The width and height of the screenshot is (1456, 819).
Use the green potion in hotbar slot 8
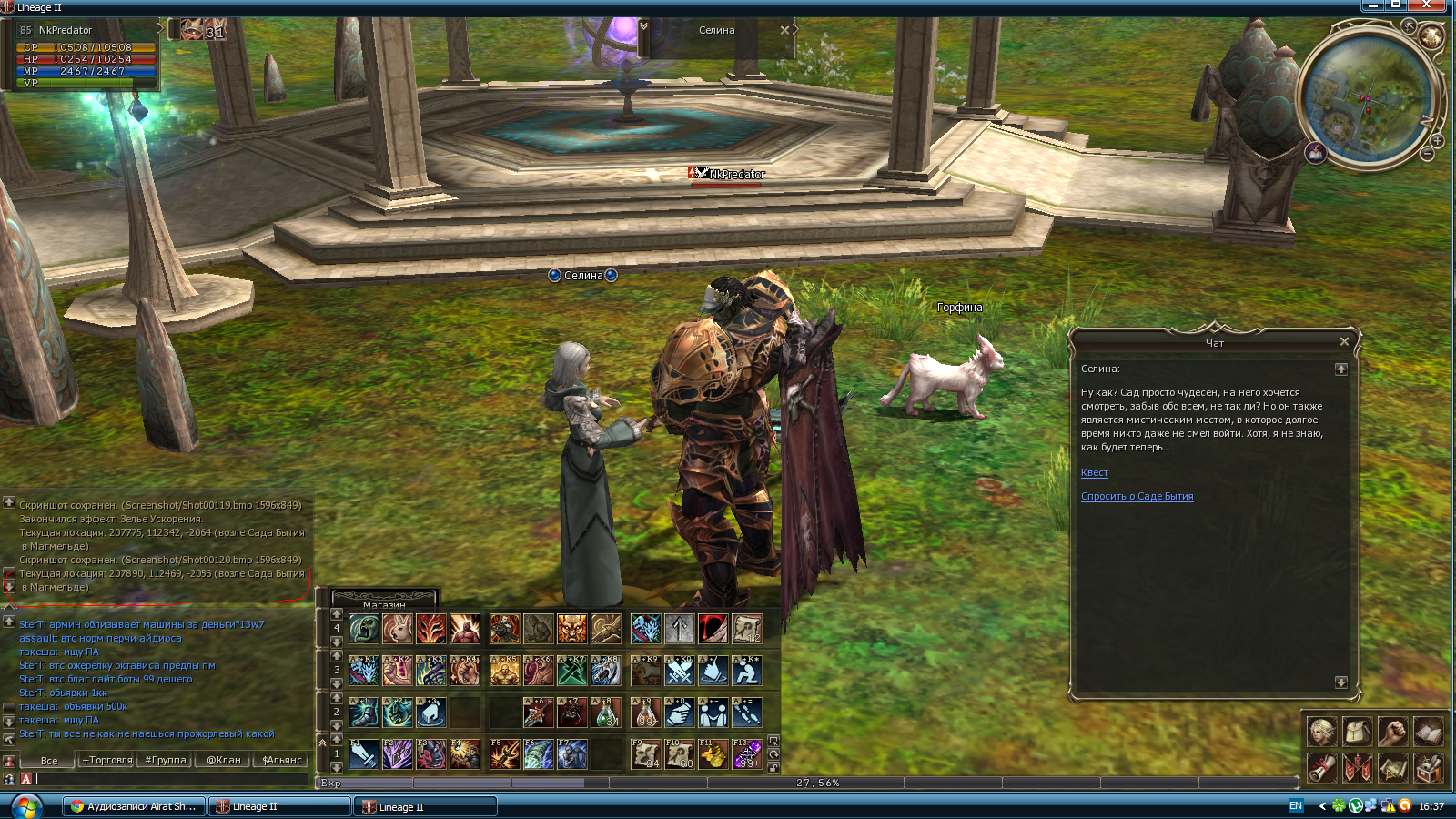pyautogui.click(x=607, y=713)
